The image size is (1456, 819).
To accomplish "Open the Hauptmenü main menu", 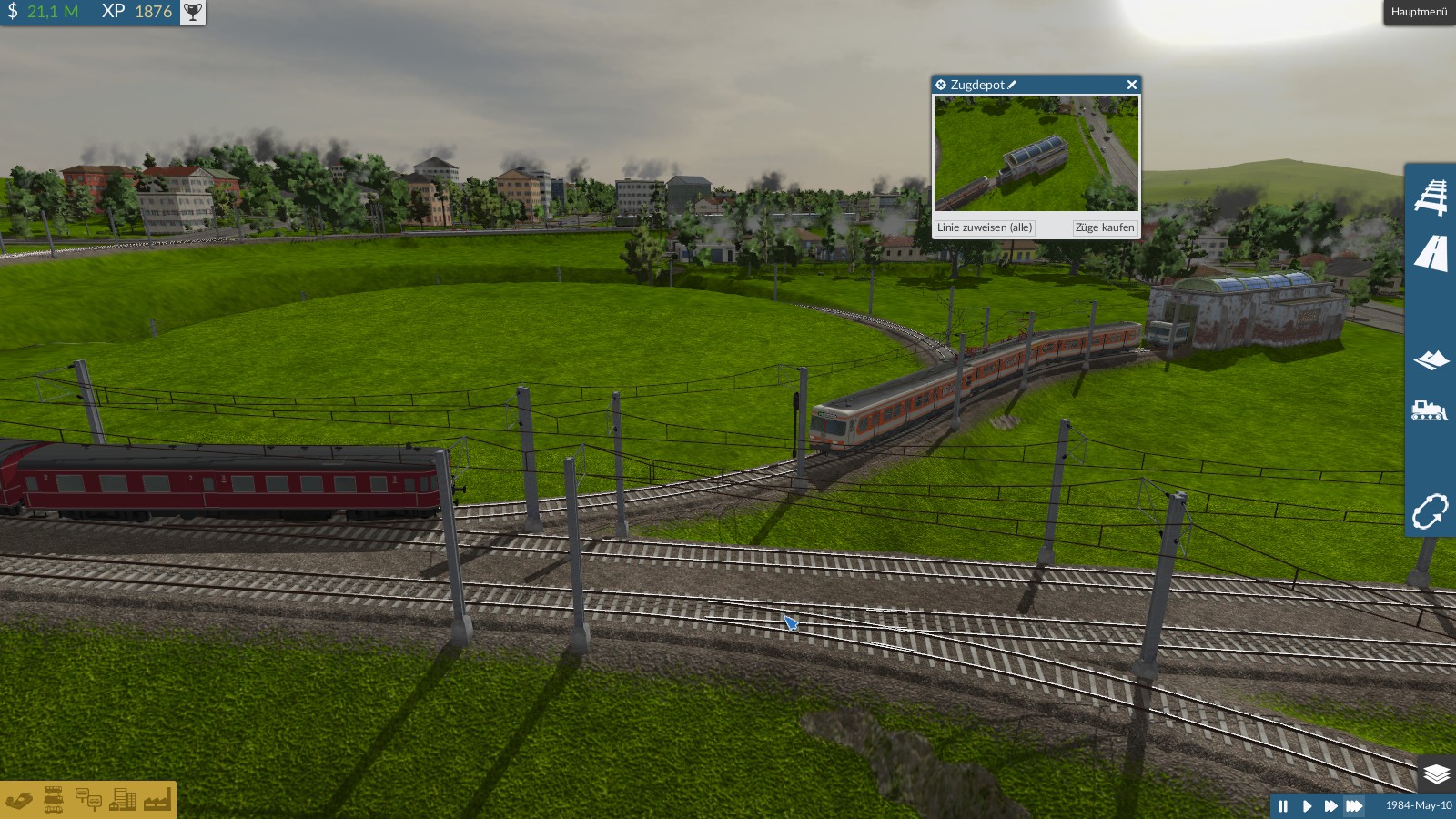I will [1419, 12].
